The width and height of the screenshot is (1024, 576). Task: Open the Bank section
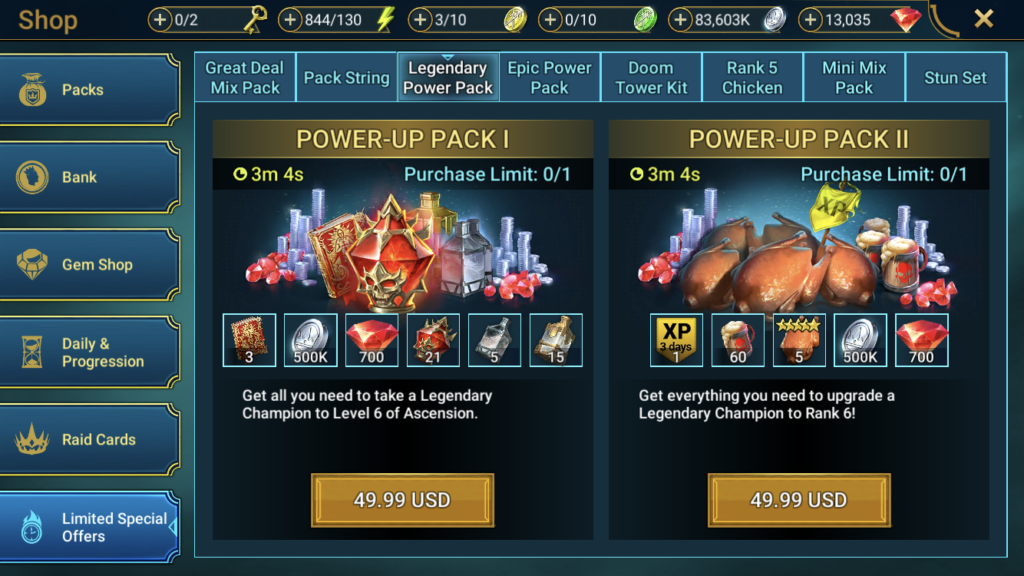click(90, 177)
